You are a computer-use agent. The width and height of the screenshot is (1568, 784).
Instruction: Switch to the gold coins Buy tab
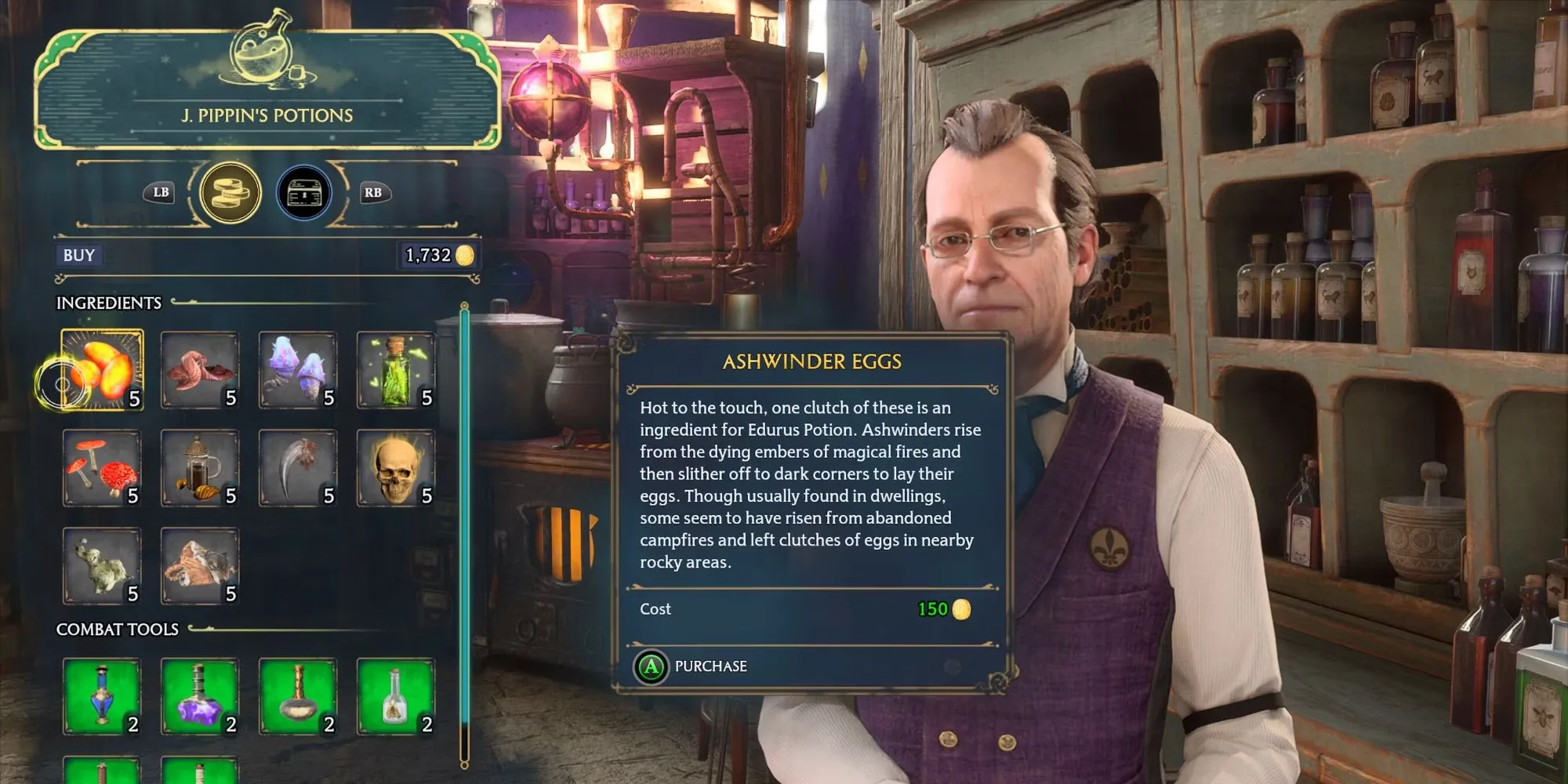tap(230, 192)
